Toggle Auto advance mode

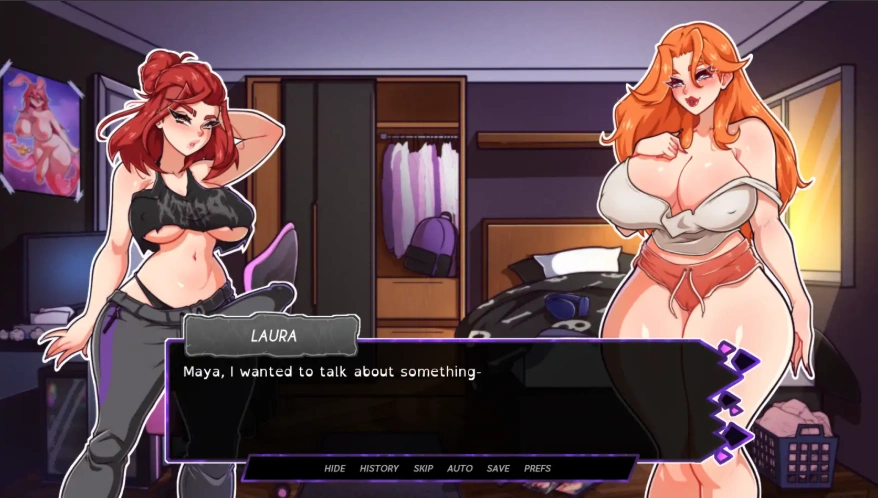click(460, 468)
